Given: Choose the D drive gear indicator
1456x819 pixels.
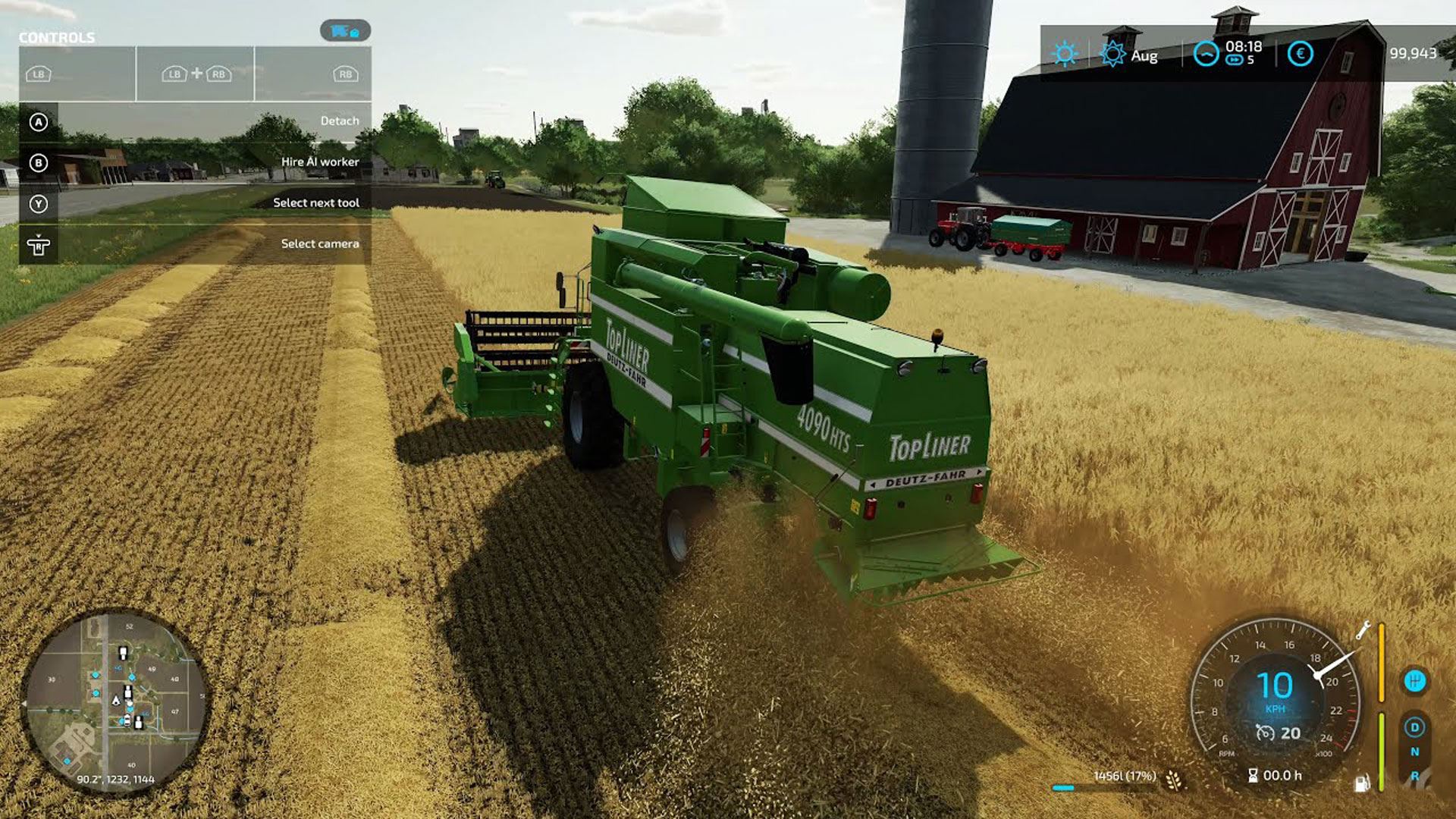Looking at the screenshot, I should pos(1414,727).
